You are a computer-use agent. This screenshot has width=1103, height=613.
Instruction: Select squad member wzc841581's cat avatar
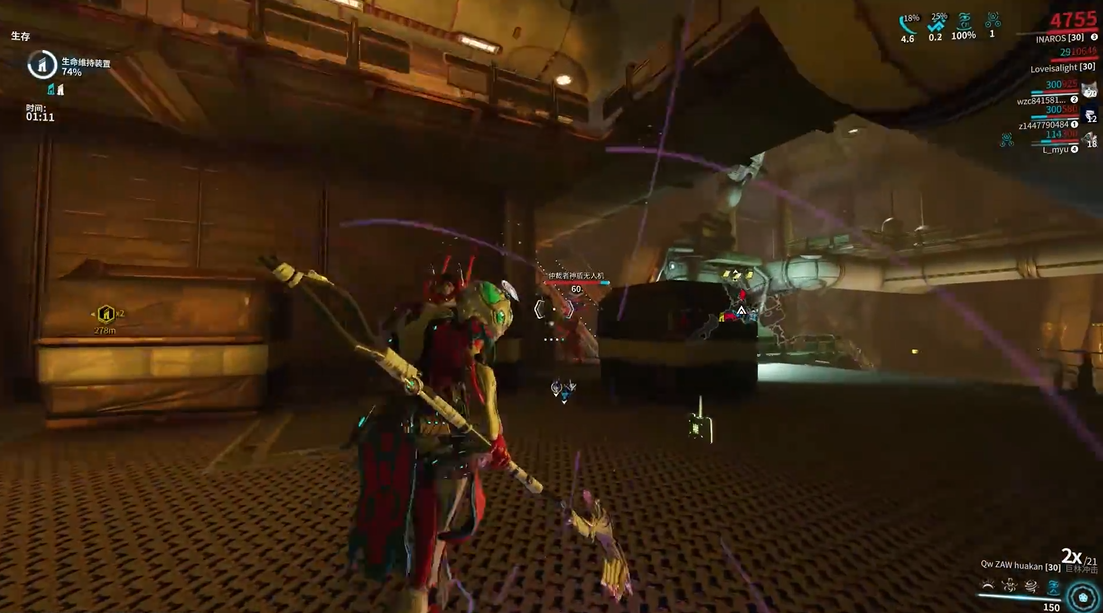point(1089,90)
